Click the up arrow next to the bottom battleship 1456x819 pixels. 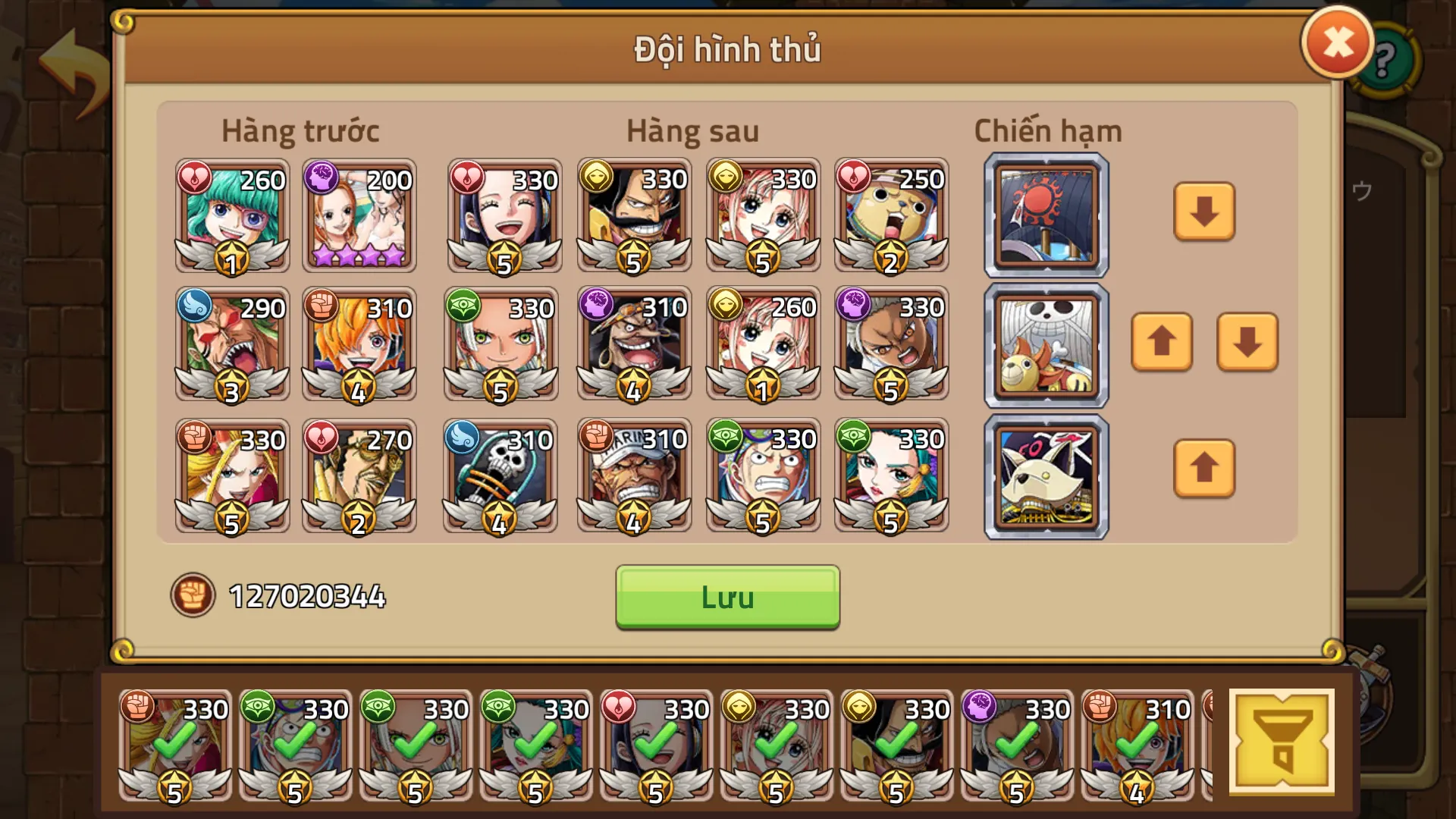pos(1204,469)
